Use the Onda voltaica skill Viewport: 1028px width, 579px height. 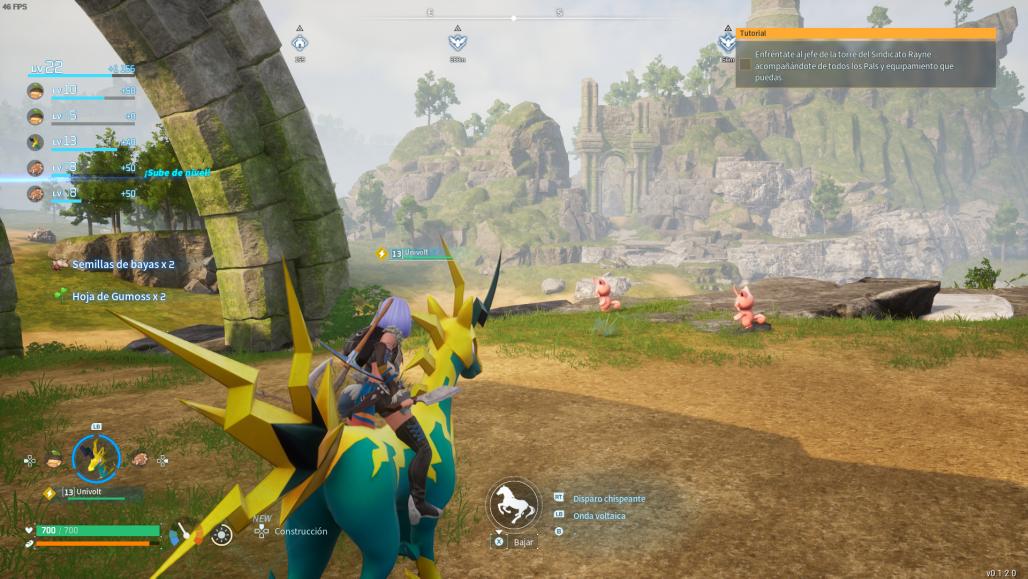[598, 516]
